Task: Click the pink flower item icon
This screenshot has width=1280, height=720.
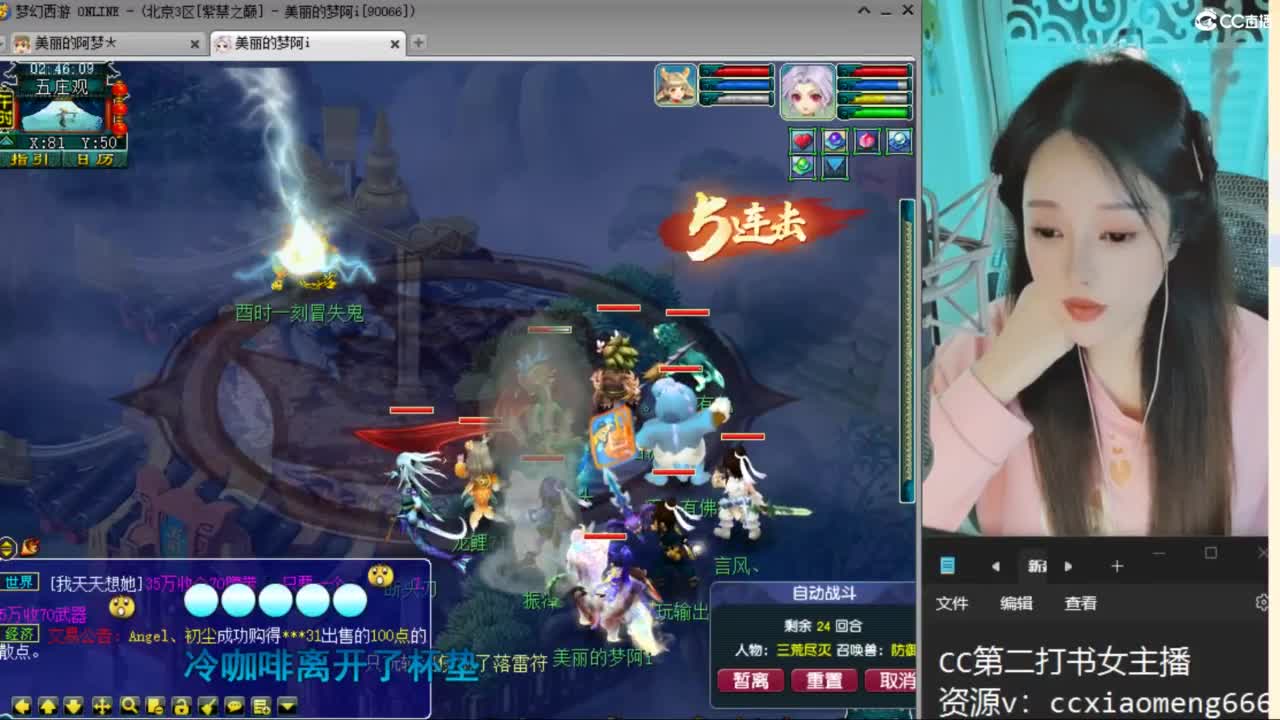Action: 866,140
